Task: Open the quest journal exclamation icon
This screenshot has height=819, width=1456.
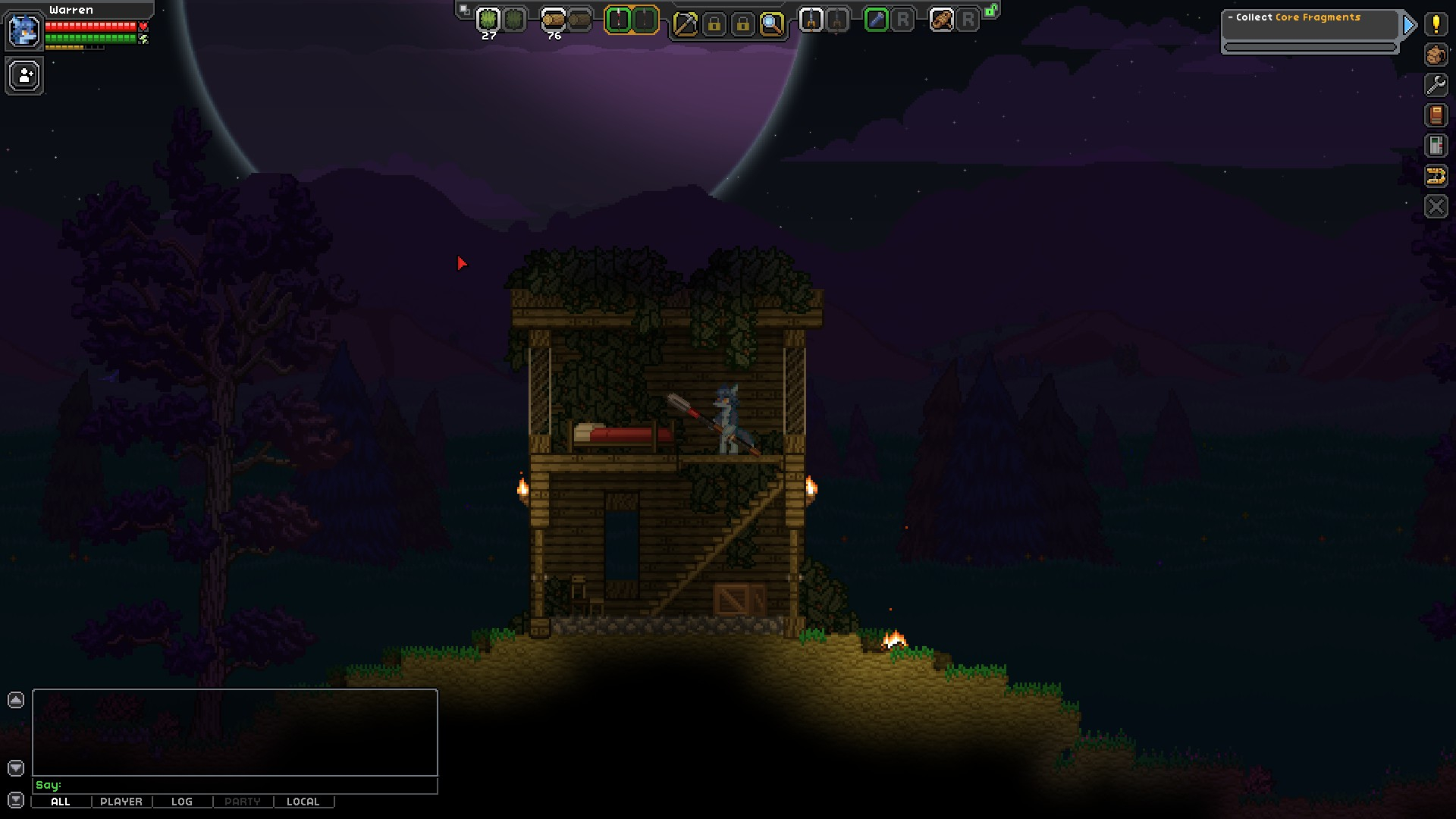Action: [x=1436, y=24]
